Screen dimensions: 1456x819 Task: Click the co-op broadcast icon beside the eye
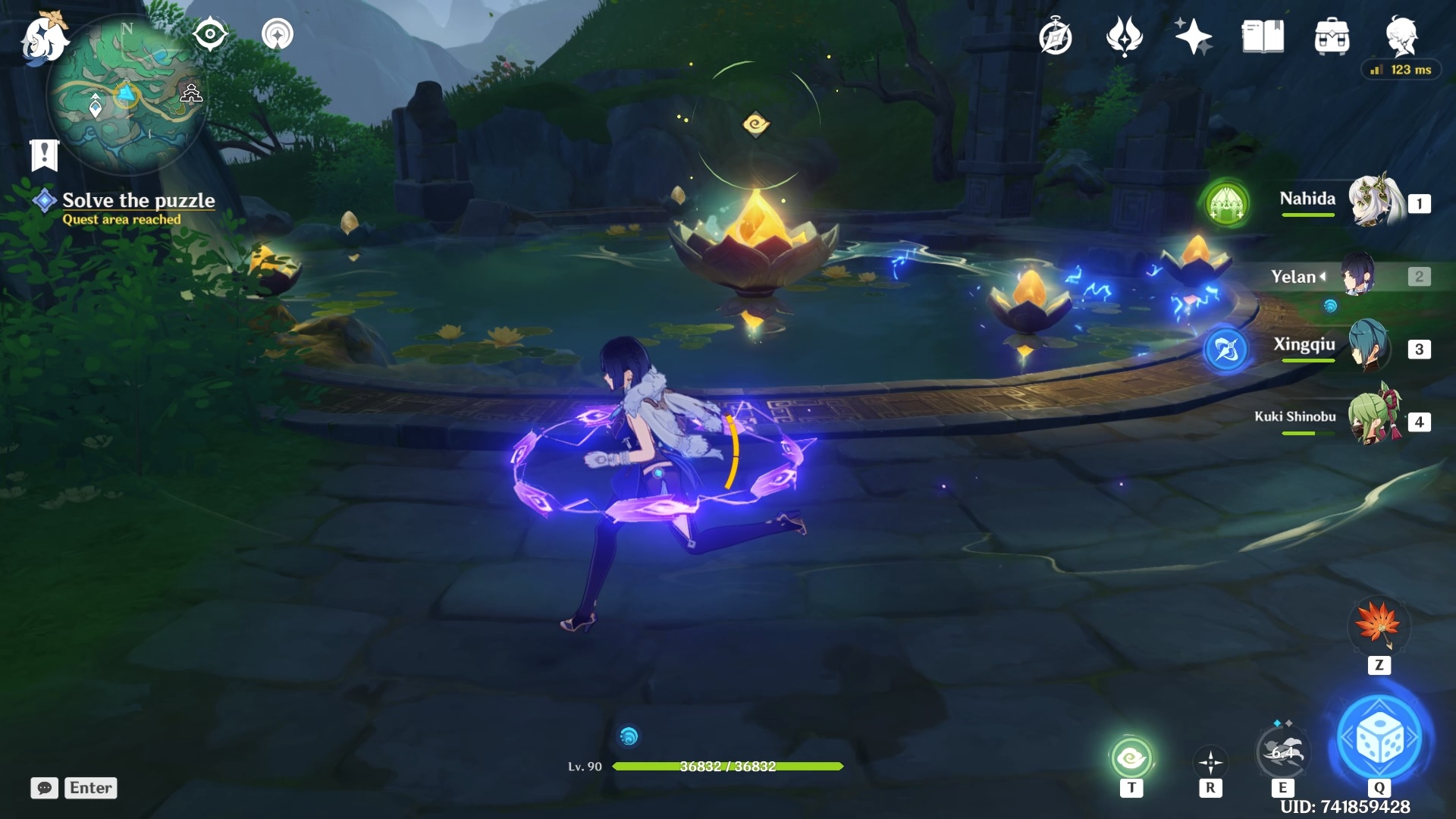coord(275,33)
